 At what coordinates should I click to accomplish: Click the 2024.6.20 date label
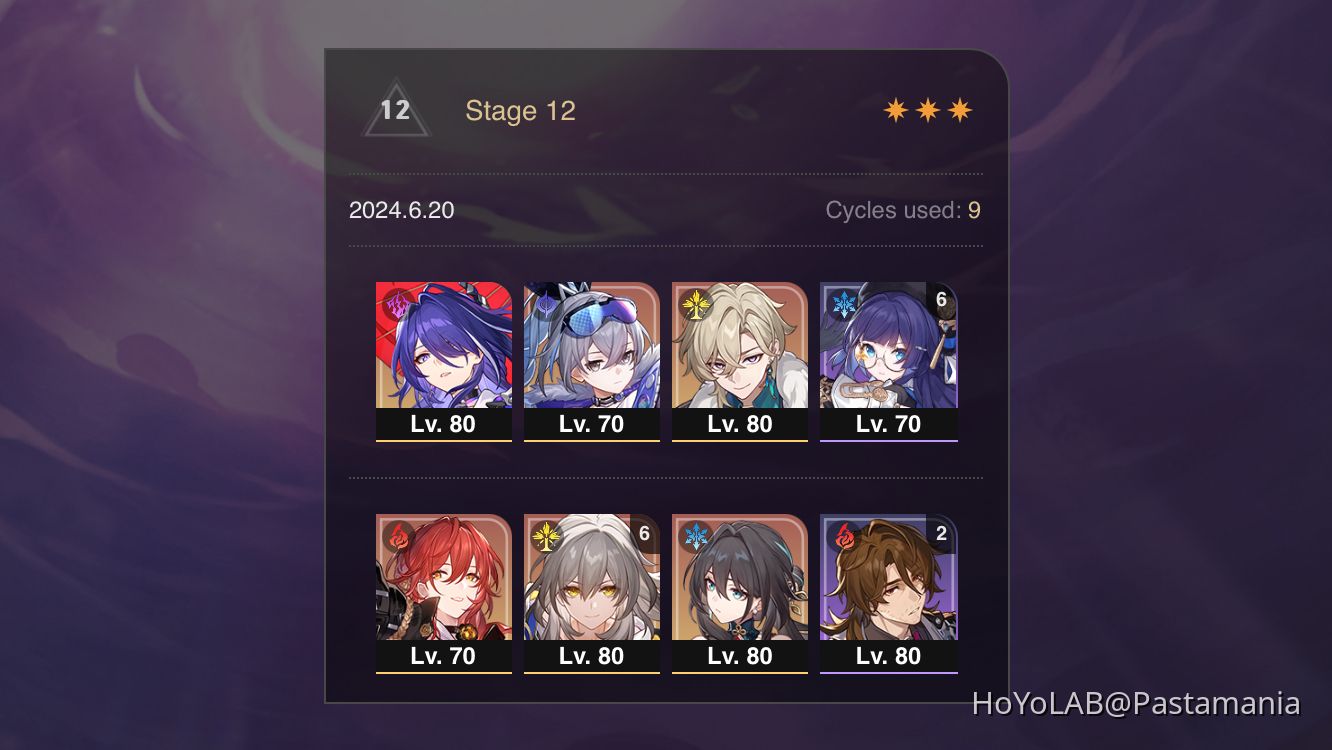(401, 211)
